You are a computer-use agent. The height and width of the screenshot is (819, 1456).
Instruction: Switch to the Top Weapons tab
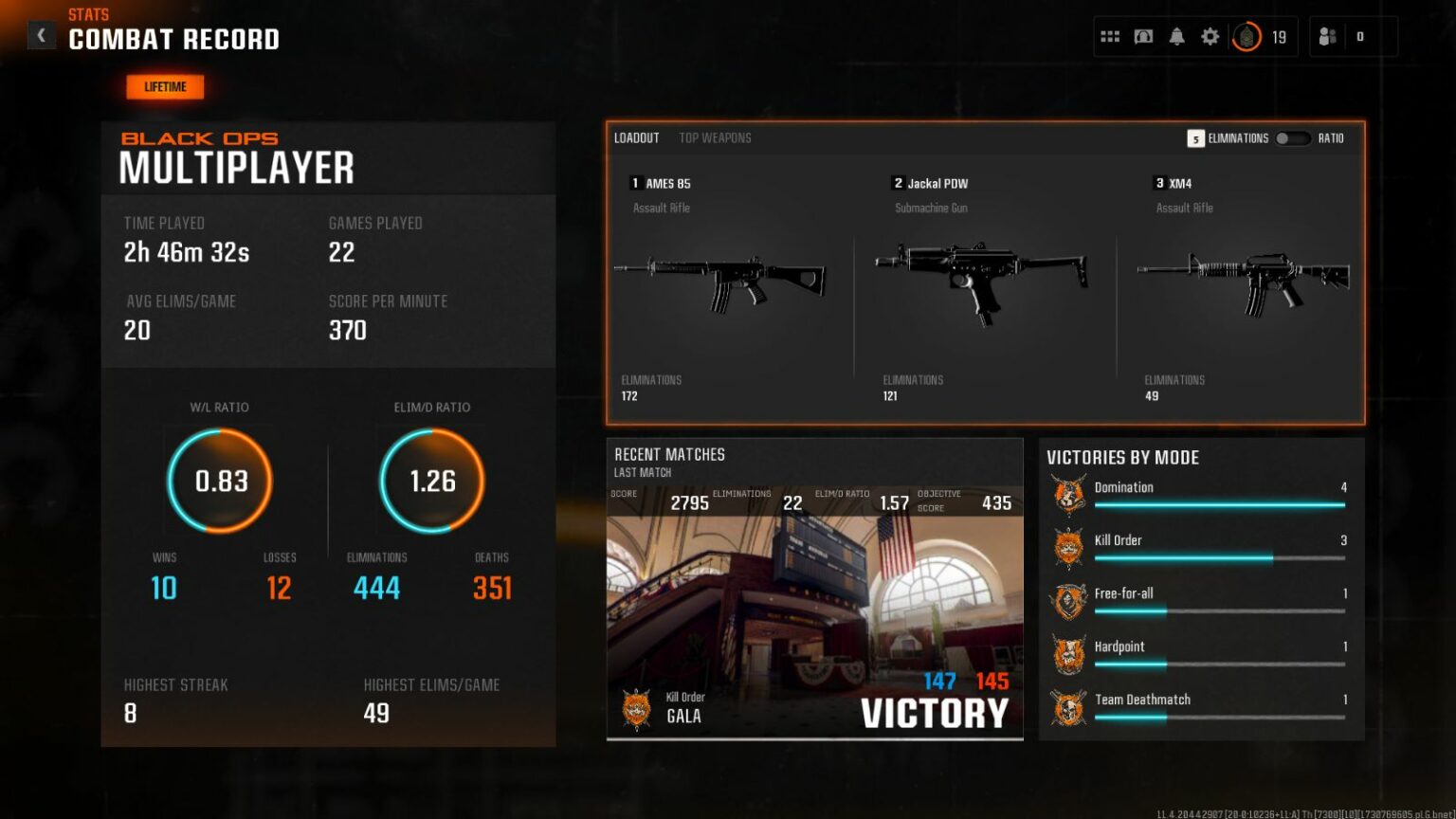coord(714,137)
